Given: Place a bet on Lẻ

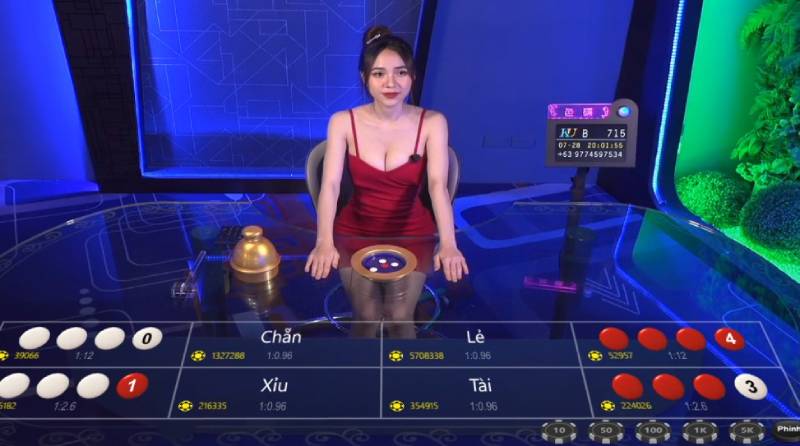Looking at the screenshot, I should (476, 342).
